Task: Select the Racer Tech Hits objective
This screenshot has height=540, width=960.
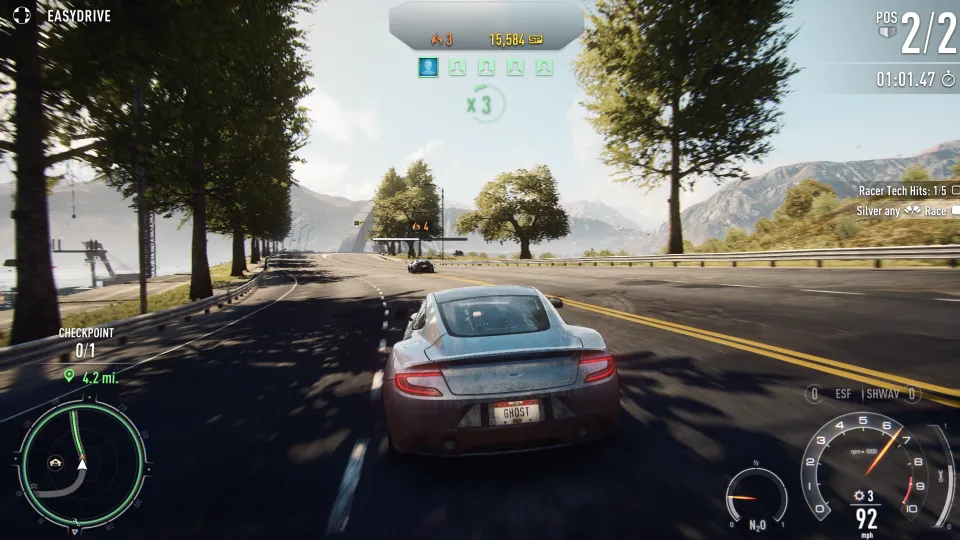Action: tap(902, 190)
